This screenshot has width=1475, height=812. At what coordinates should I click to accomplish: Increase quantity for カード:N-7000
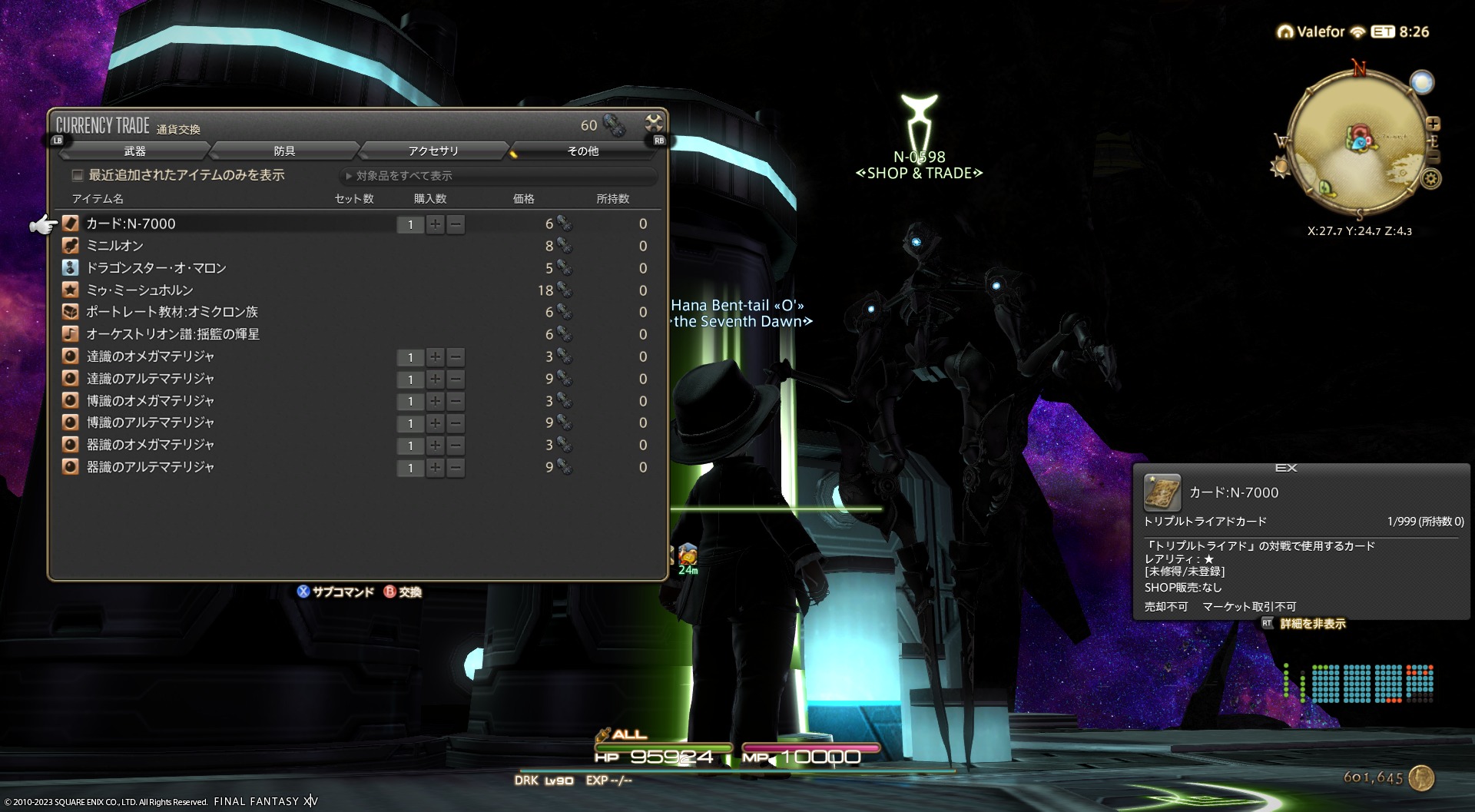[x=436, y=224]
